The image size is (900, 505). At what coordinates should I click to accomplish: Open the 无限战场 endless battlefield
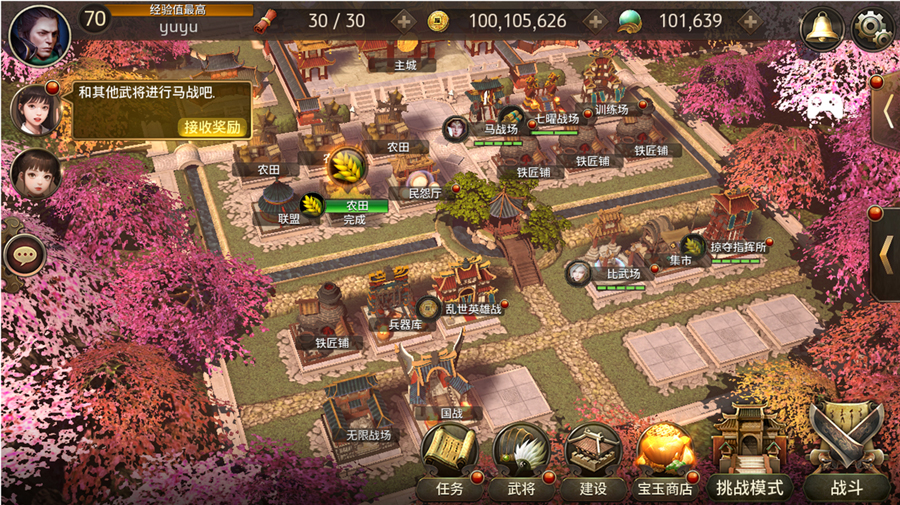[367, 435]
